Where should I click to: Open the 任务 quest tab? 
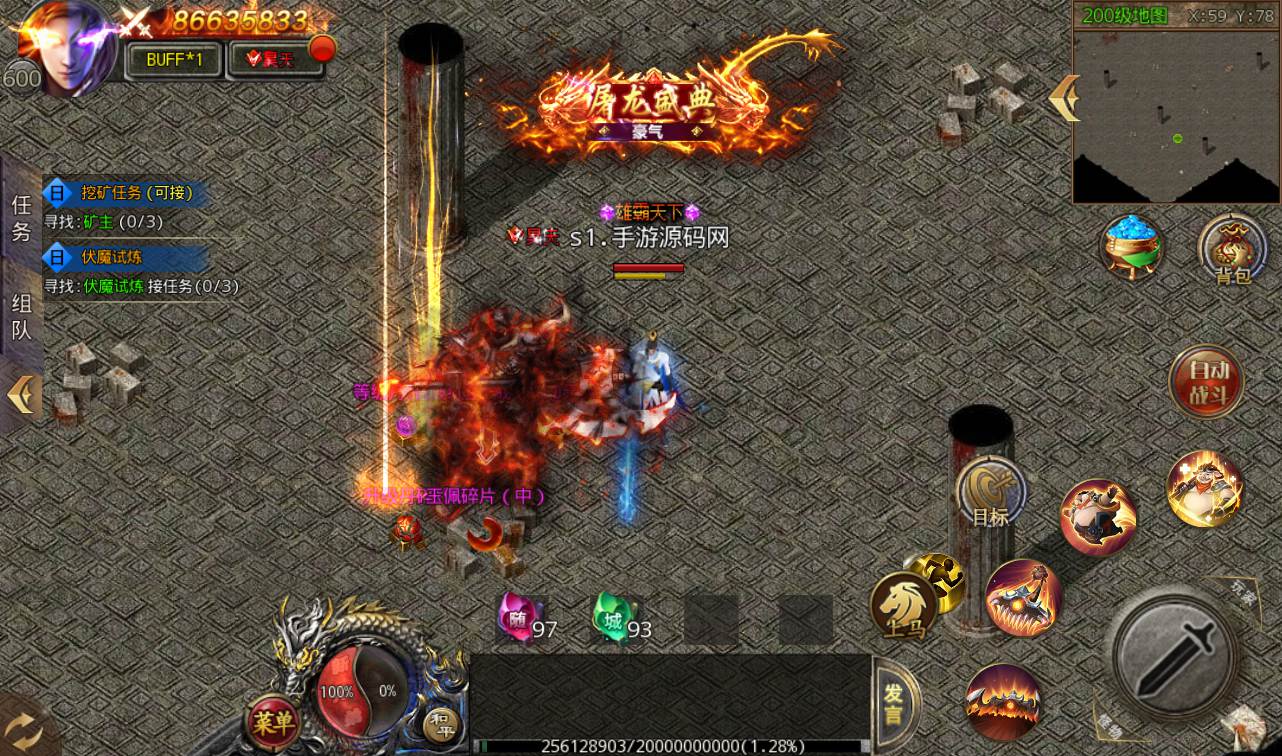[21, 218]
